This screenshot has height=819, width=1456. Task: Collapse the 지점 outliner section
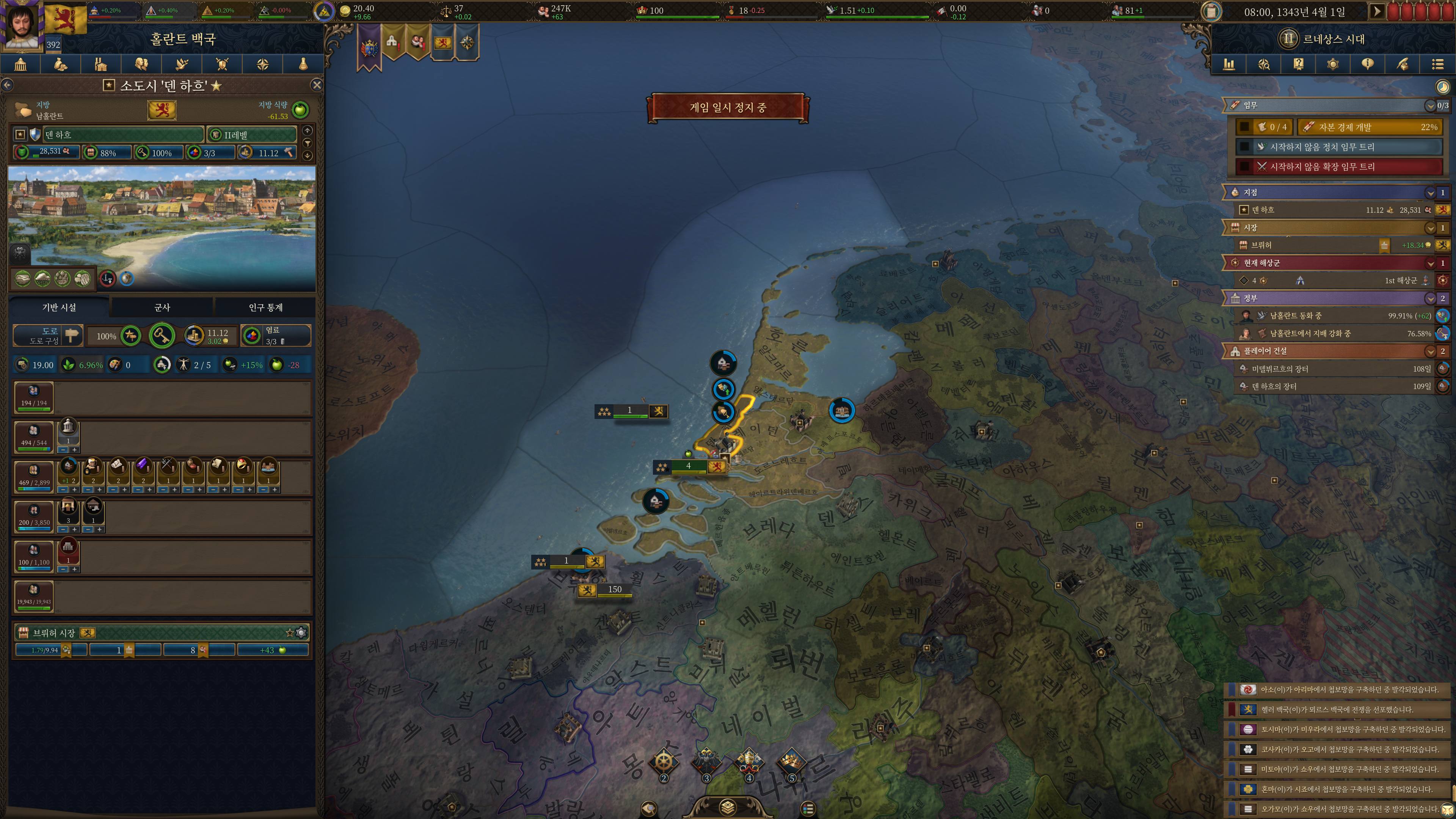click(1430, 193)
